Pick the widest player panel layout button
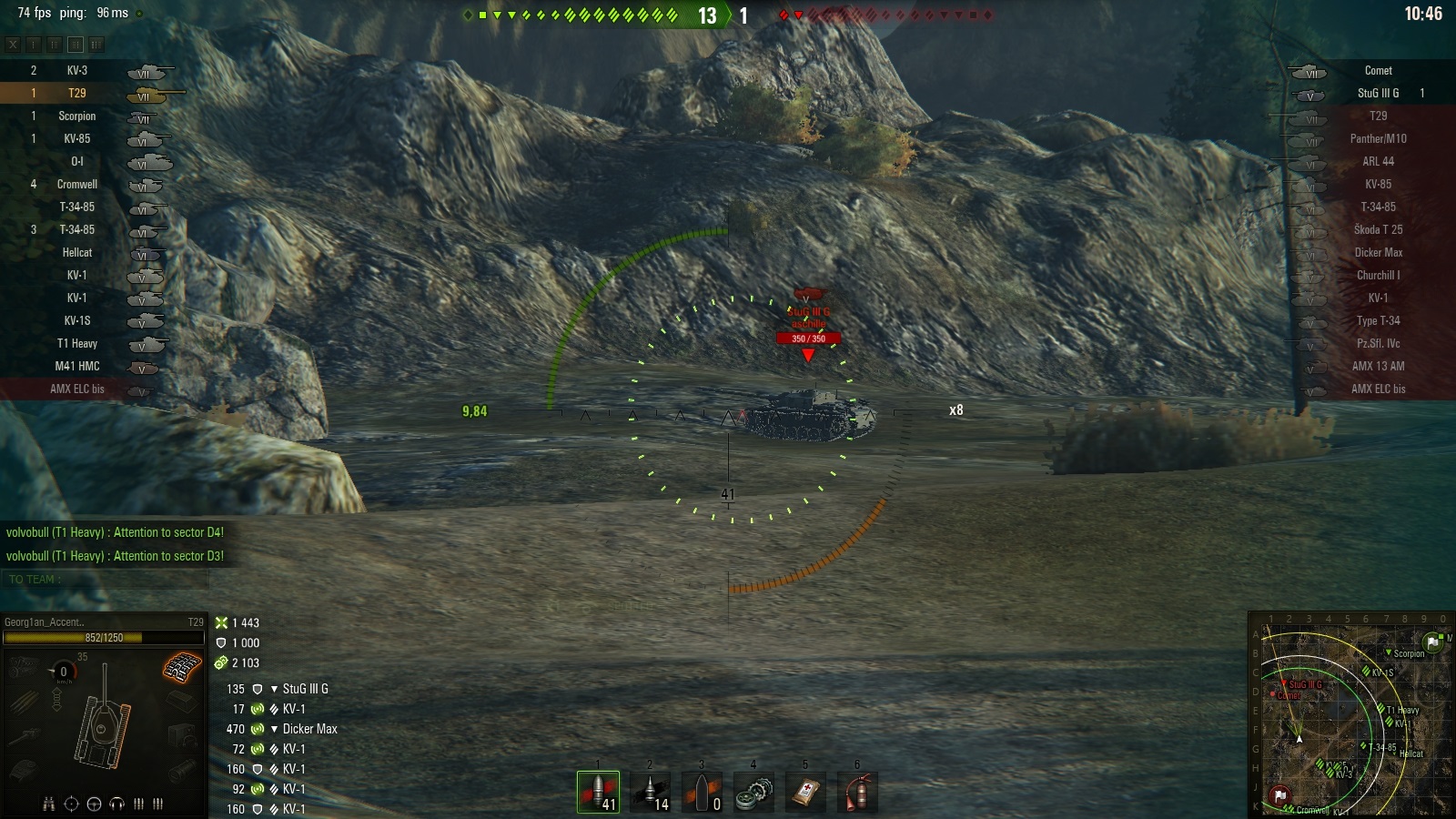 (x=96, y=44)
